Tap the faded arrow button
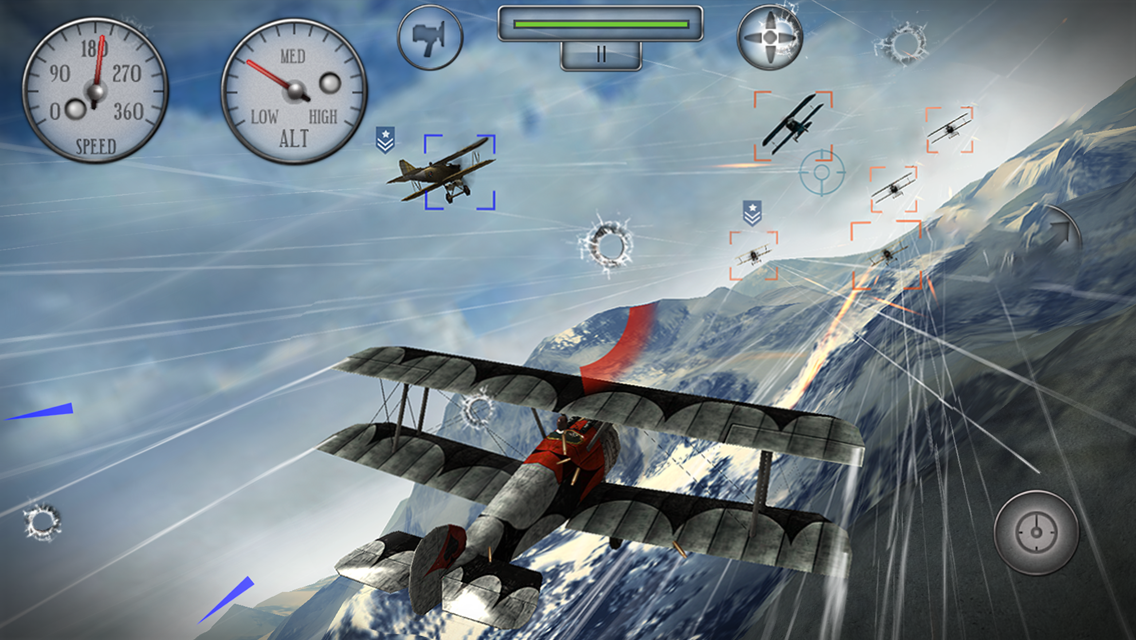This screenshot has width=1136, height=640. 1060,233
